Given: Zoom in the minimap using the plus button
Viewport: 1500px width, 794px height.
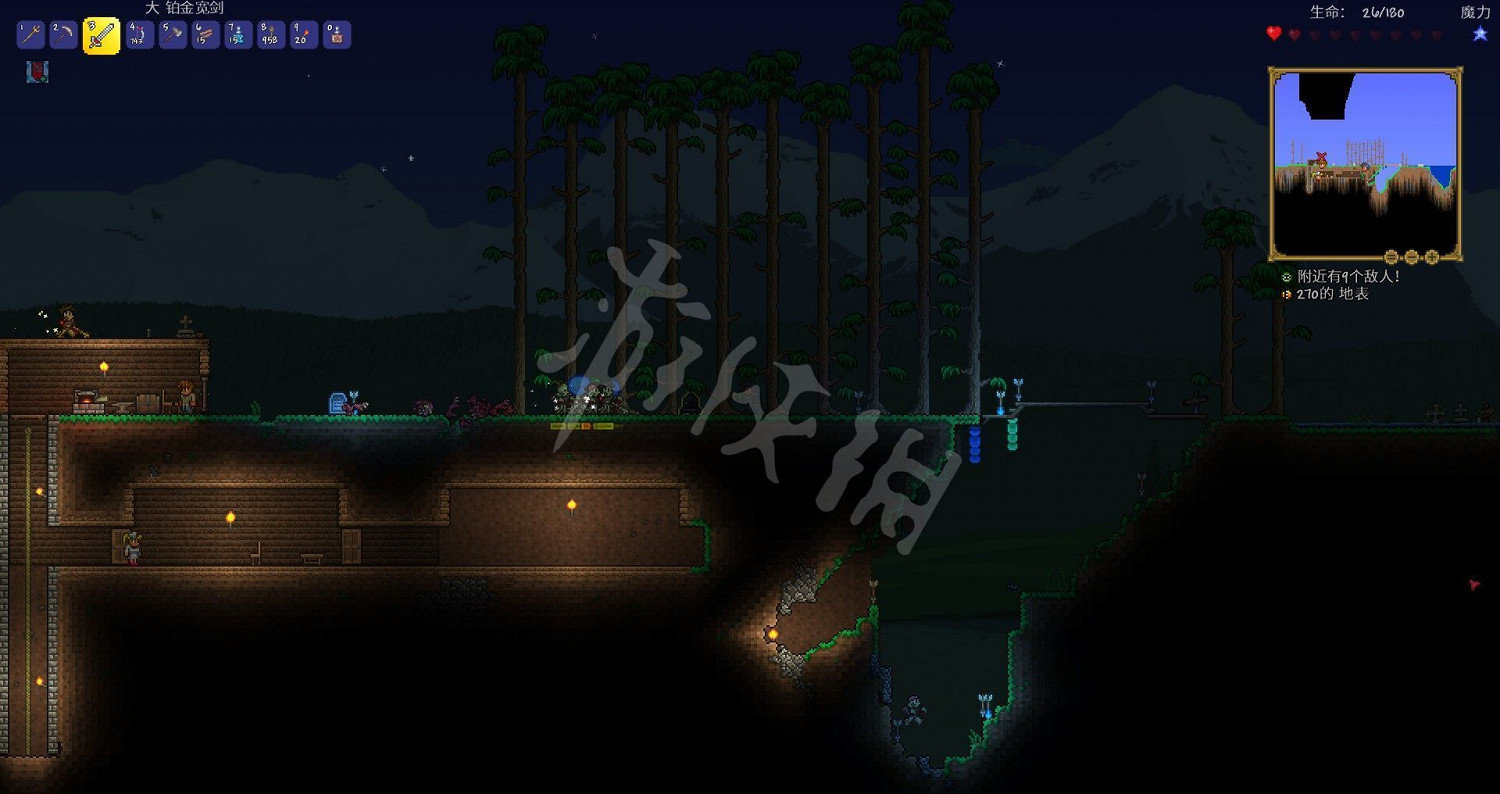Looking at the screenshot, I should click(x=1431, y=258).
